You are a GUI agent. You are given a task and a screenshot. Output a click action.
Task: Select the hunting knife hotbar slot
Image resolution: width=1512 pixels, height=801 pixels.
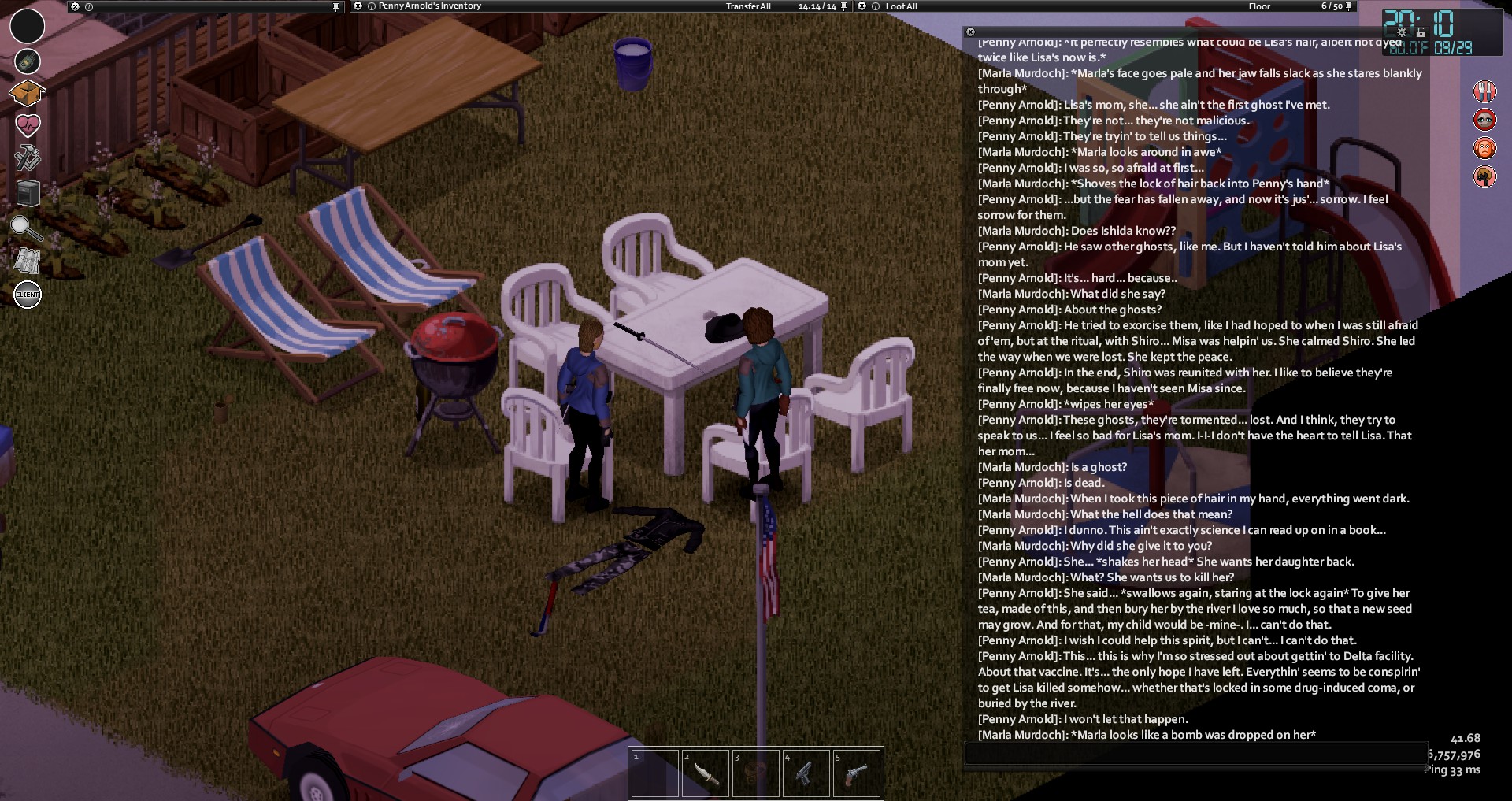pyautogui.click(x=705, y=773)
